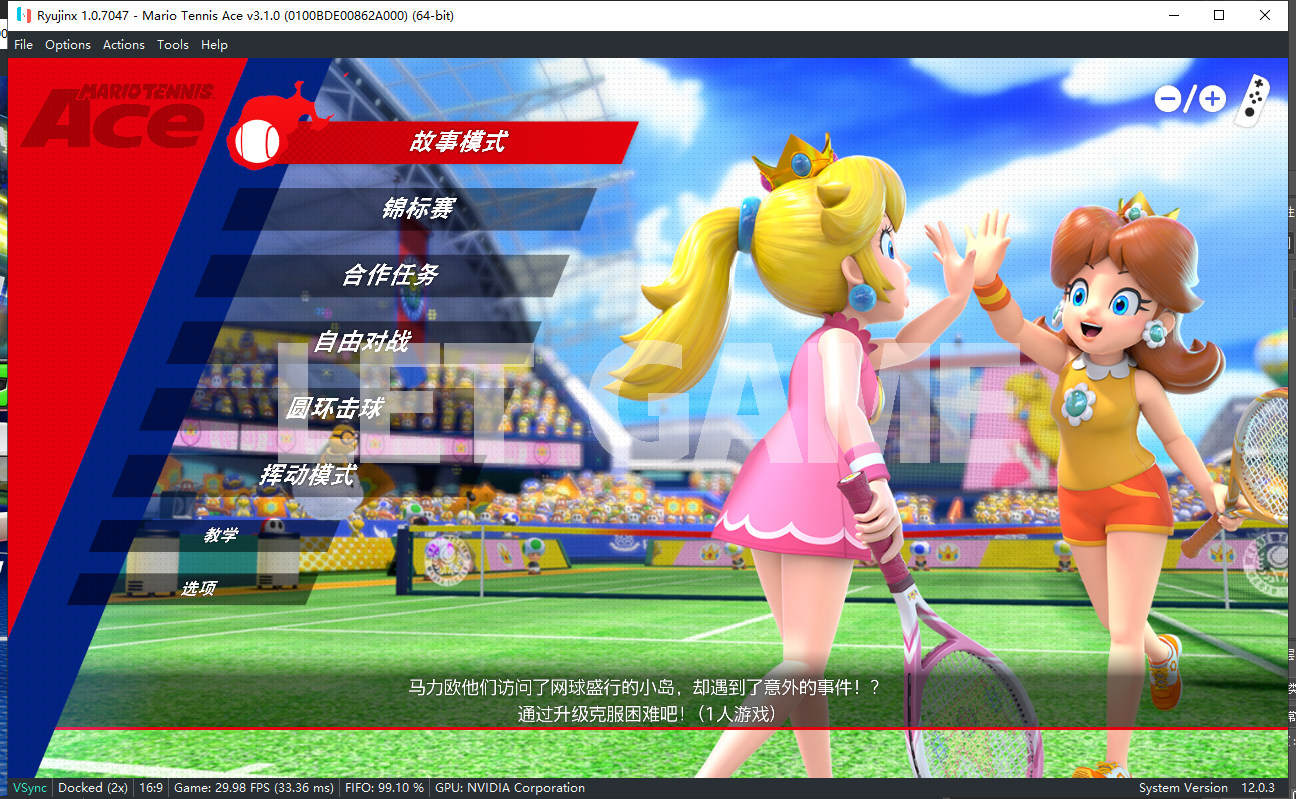Screen dimensions: 1296x799
Task: Choose the 圆环击球 ring shot mode
Action: [x=333, y=408]
